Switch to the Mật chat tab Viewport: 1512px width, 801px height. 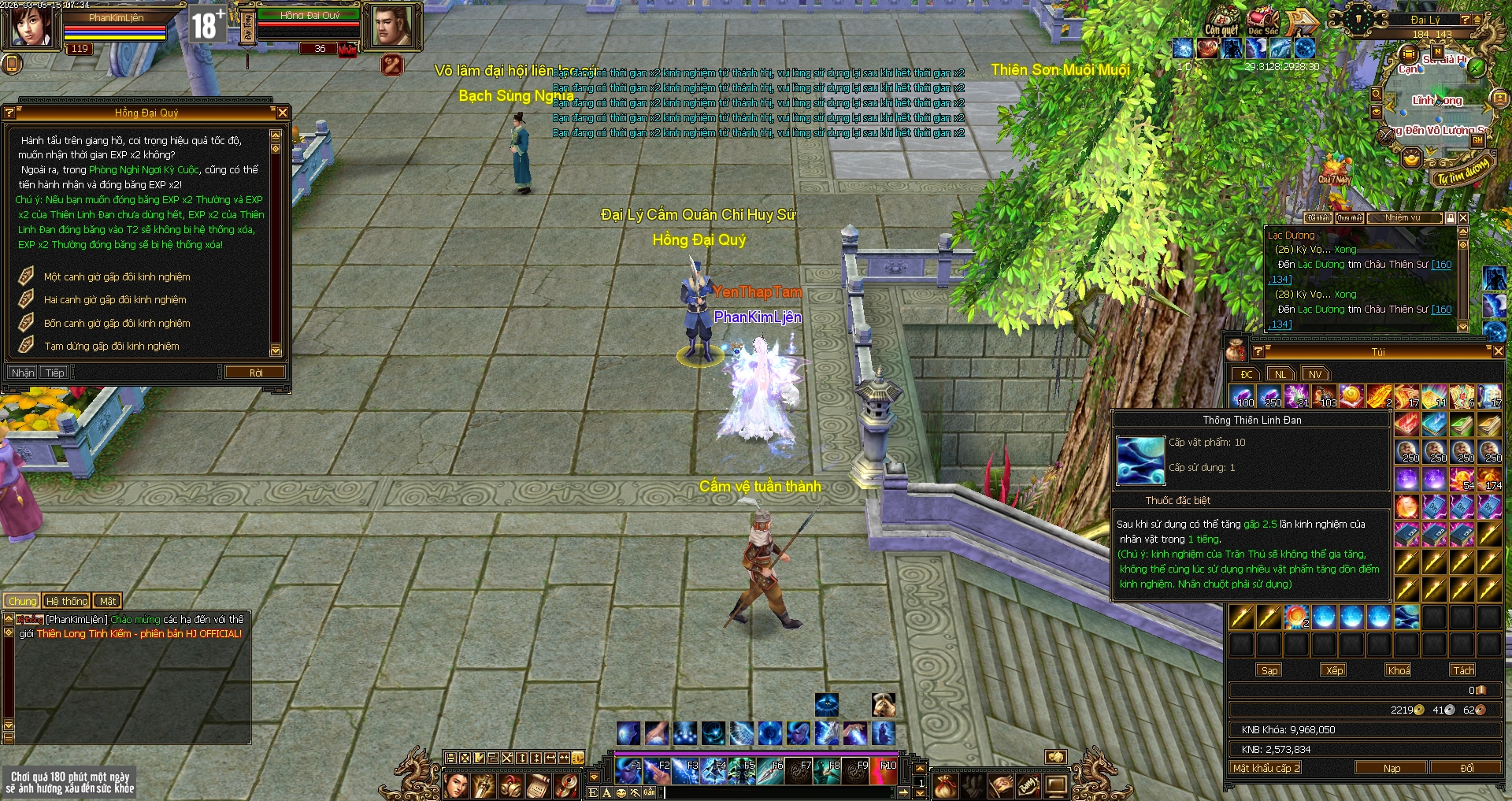(x=108, y=601)
